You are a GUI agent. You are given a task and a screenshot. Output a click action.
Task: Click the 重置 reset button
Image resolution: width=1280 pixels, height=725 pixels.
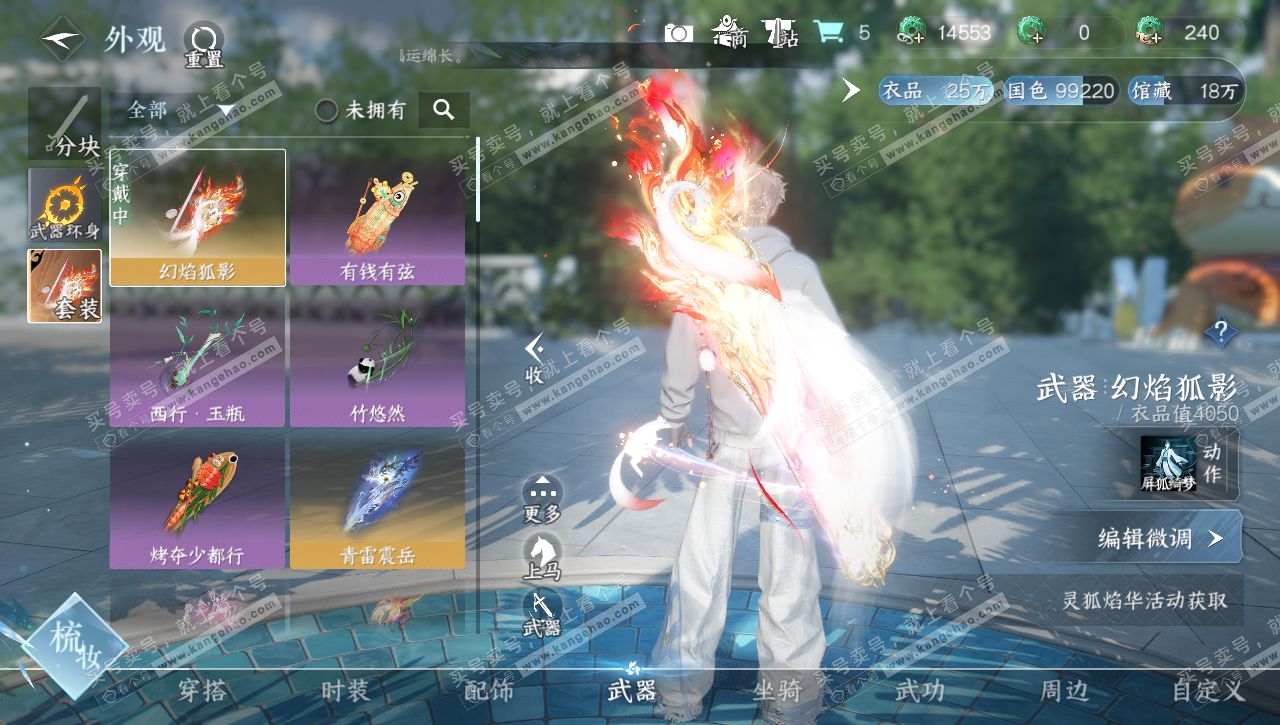pyautogui.click(x=203, y=44)
